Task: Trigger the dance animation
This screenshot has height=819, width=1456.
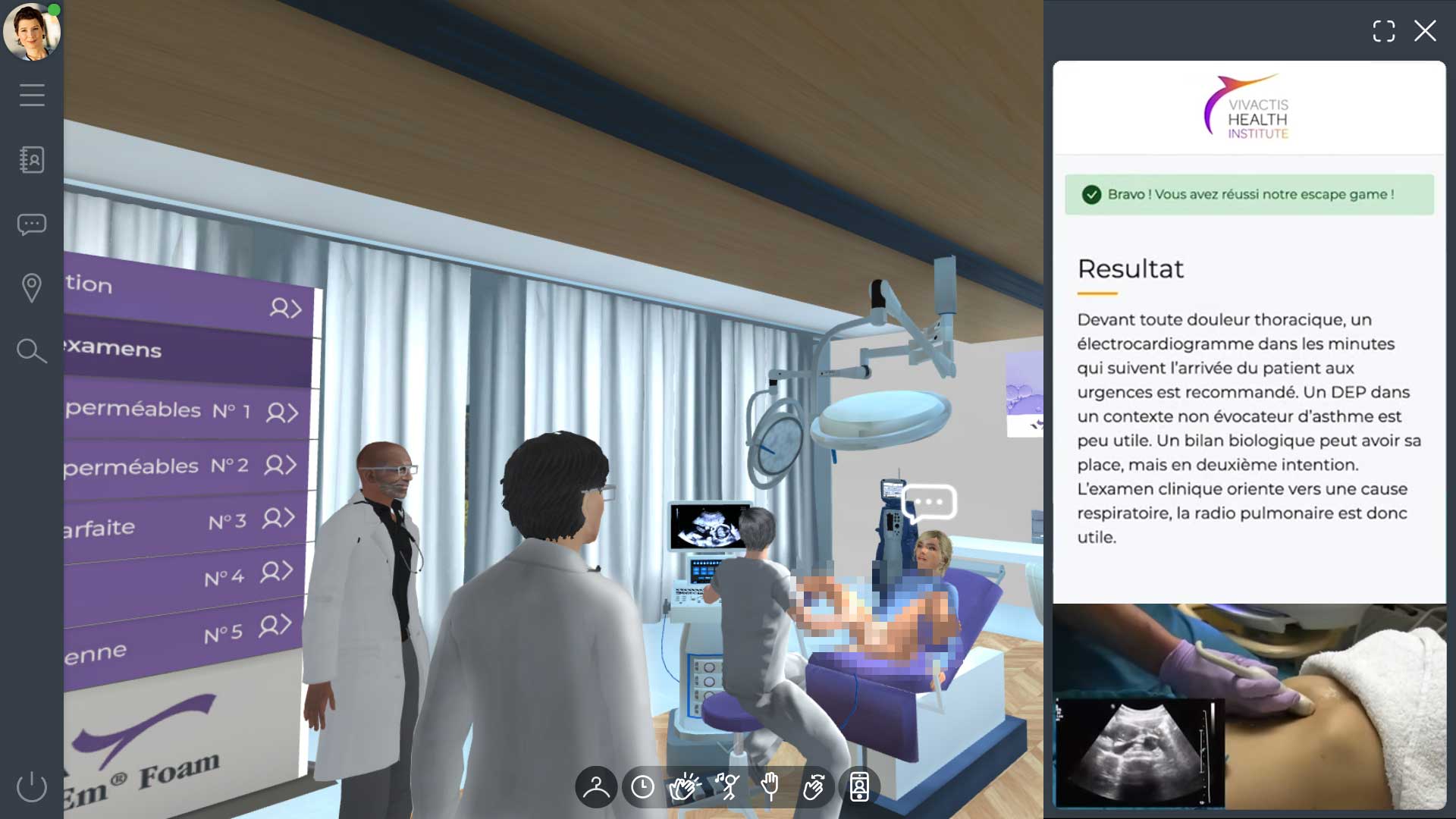Action: point(728,787)
